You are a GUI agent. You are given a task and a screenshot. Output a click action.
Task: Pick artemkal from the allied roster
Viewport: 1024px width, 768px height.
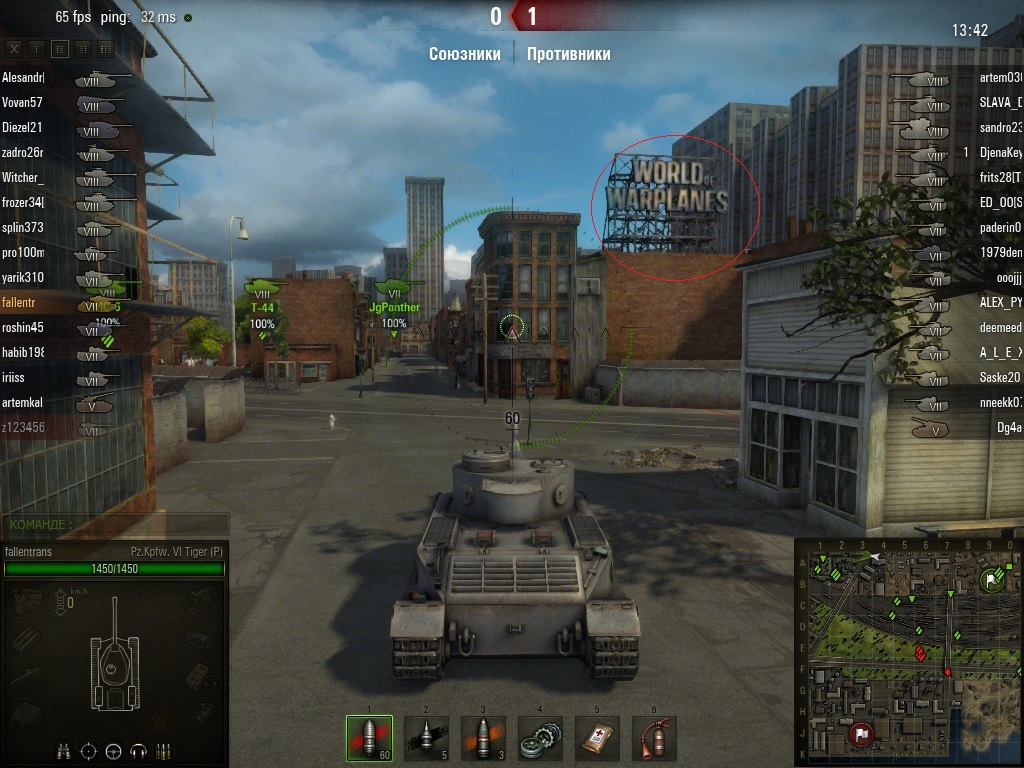[x=23, y=402]
